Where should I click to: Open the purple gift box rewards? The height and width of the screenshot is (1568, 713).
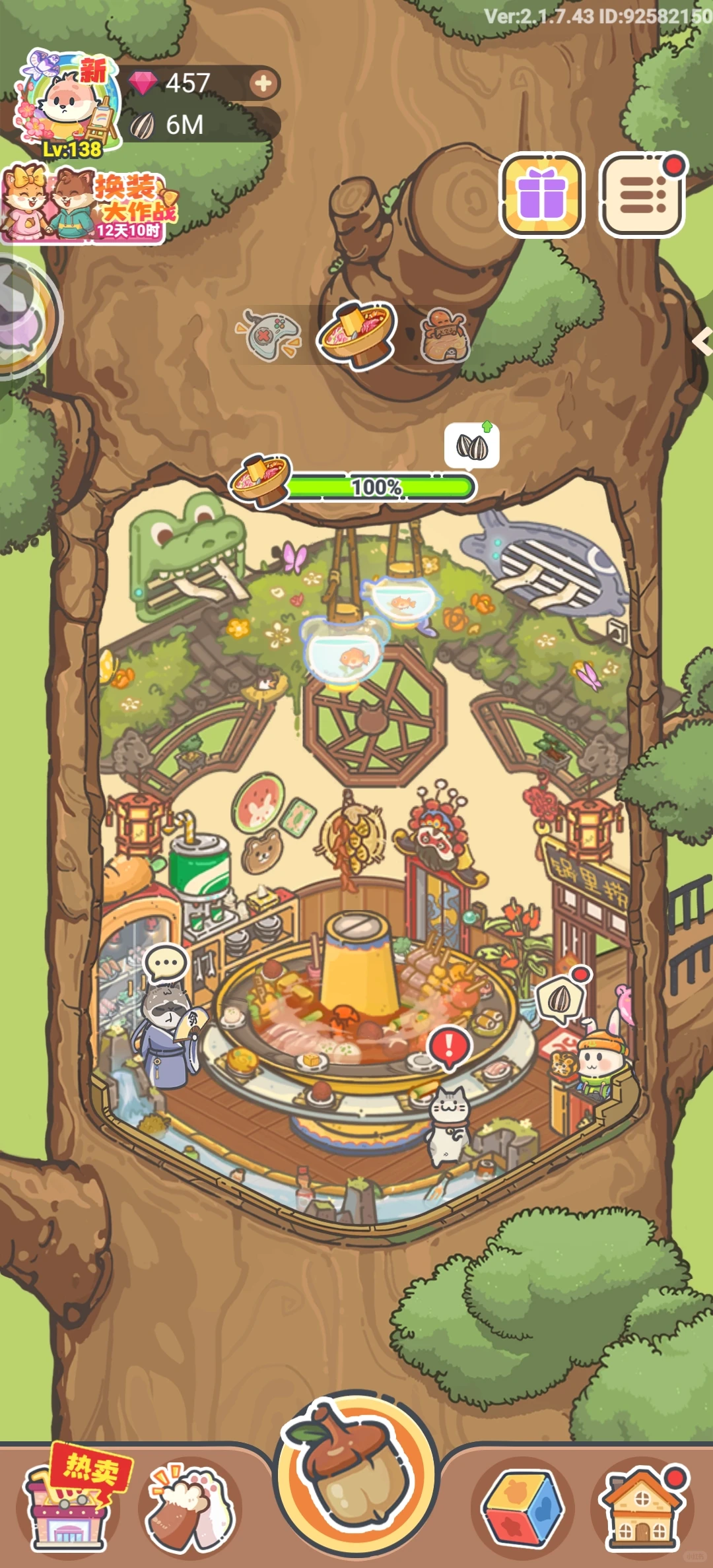(x=541, y=194)
